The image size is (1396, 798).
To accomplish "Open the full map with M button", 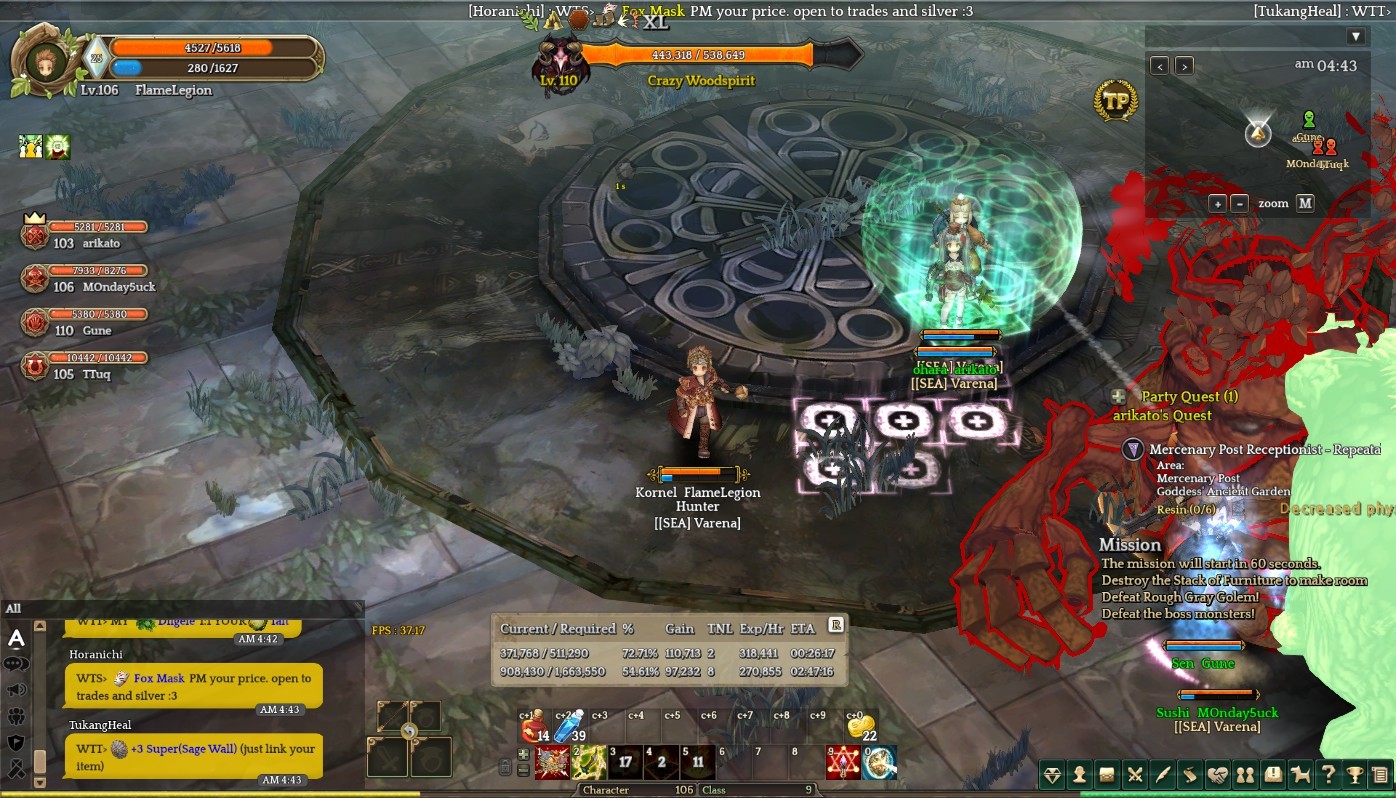I will tap(1305, 203).
